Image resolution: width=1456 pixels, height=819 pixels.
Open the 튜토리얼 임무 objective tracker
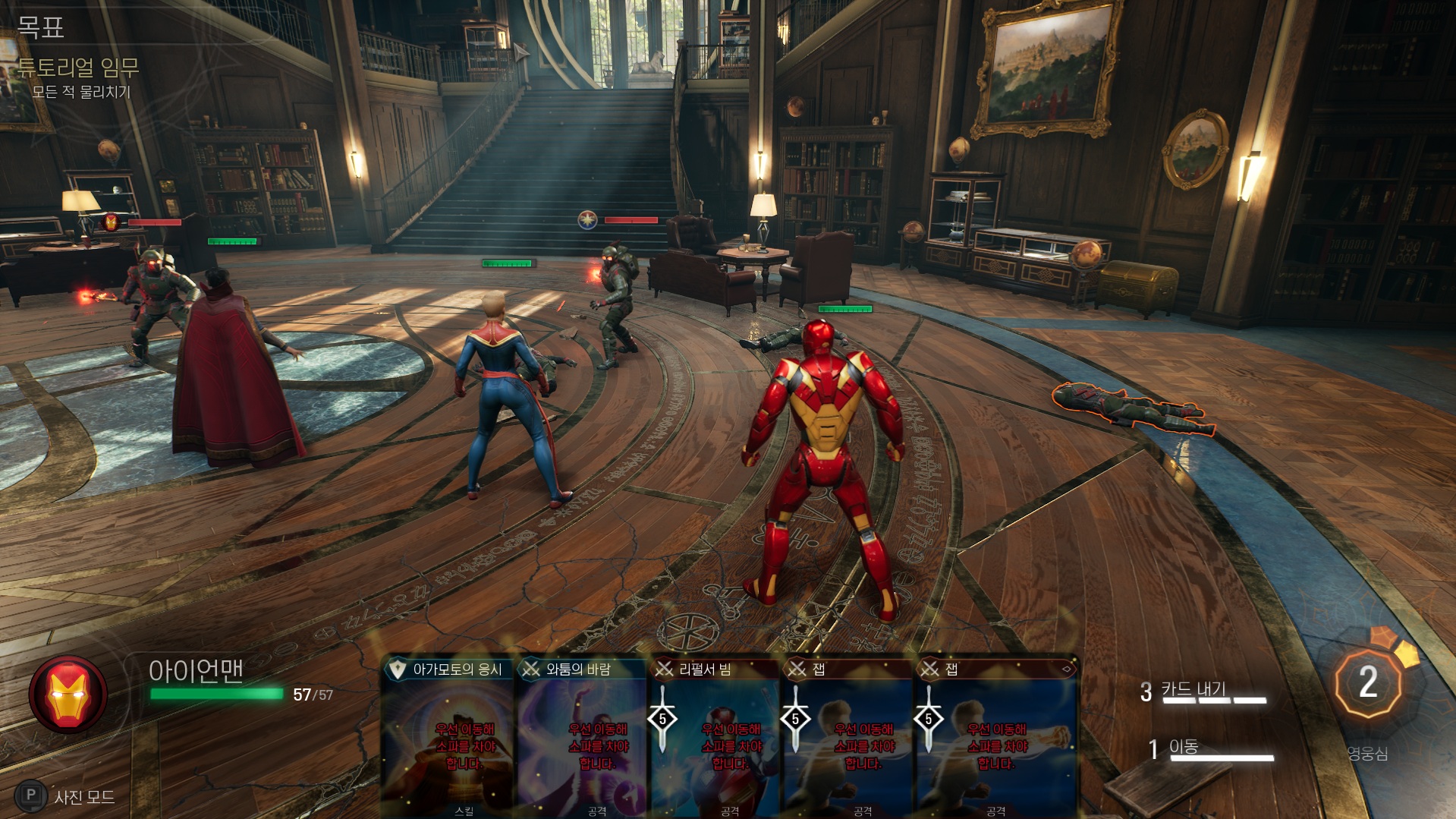pyautogui.click(x=78, y=68)
